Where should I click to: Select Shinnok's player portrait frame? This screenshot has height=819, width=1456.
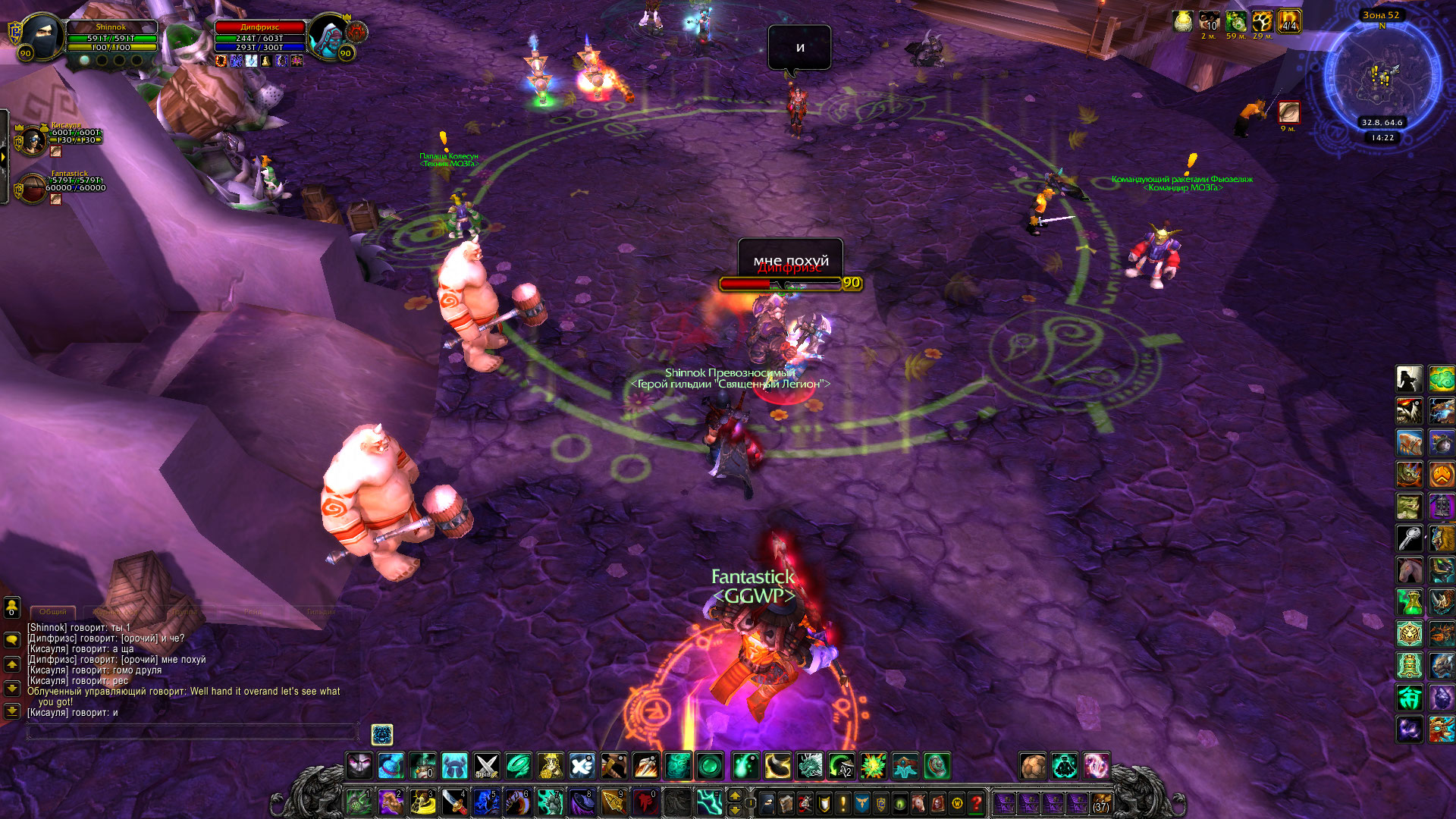tap(42, 36)
